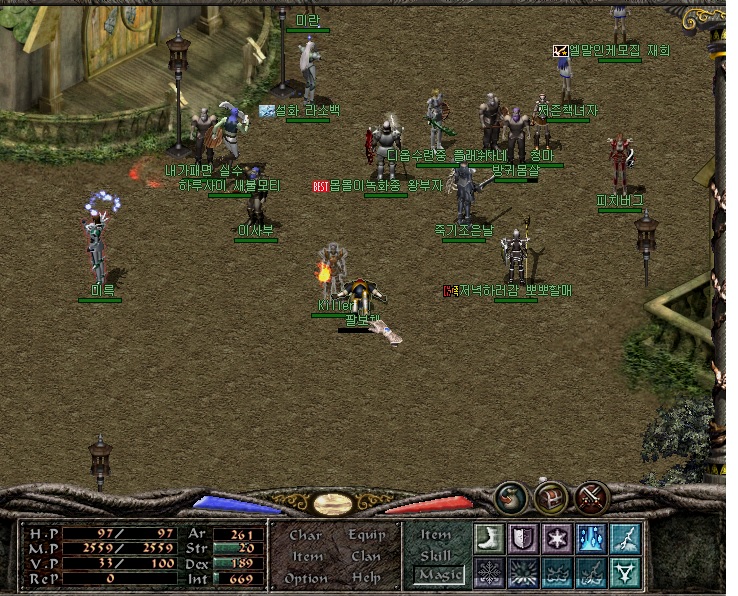Toggle the crossed swords combat button

pyautogui.click(x=592, y=497)
